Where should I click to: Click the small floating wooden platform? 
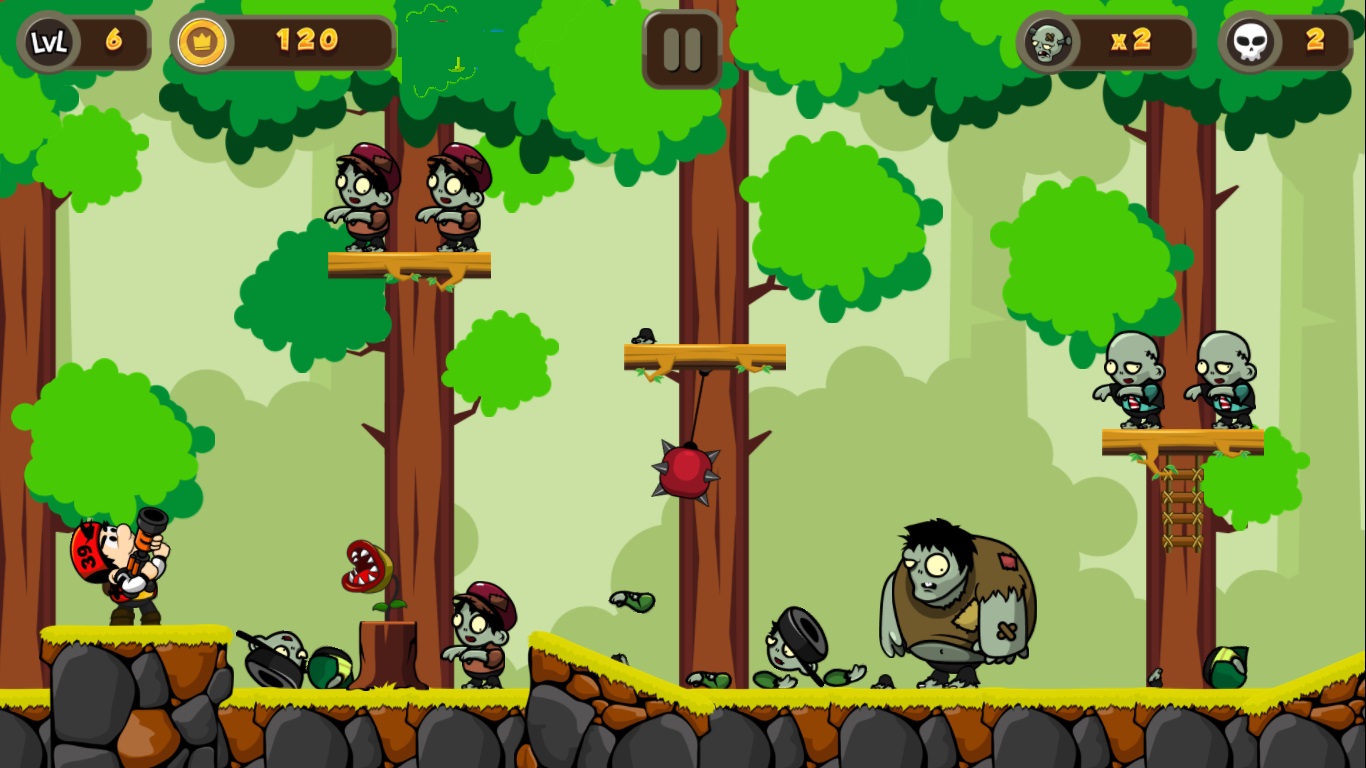(703, 355)
